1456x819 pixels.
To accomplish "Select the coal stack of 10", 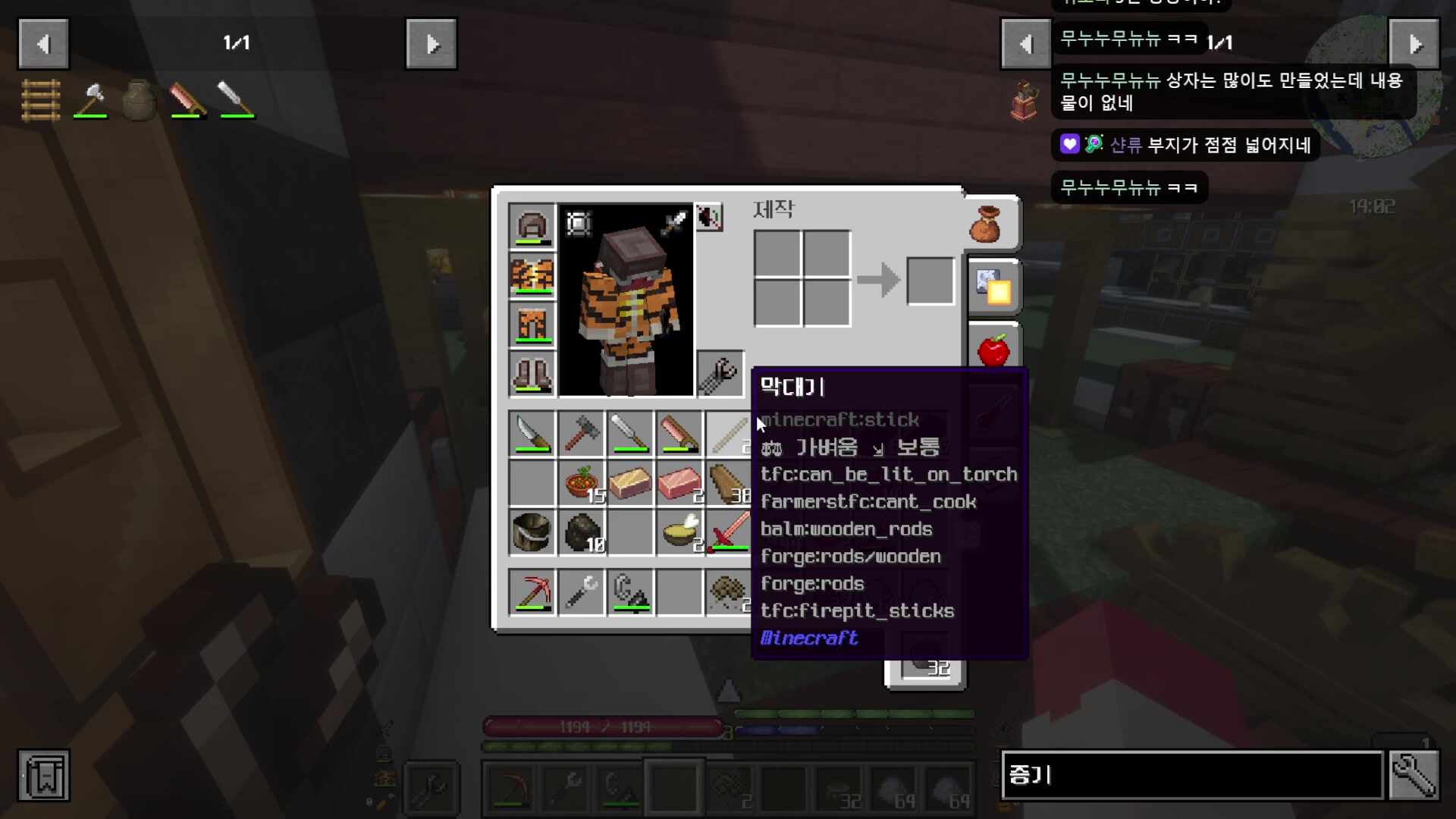I will coord(581,532).
